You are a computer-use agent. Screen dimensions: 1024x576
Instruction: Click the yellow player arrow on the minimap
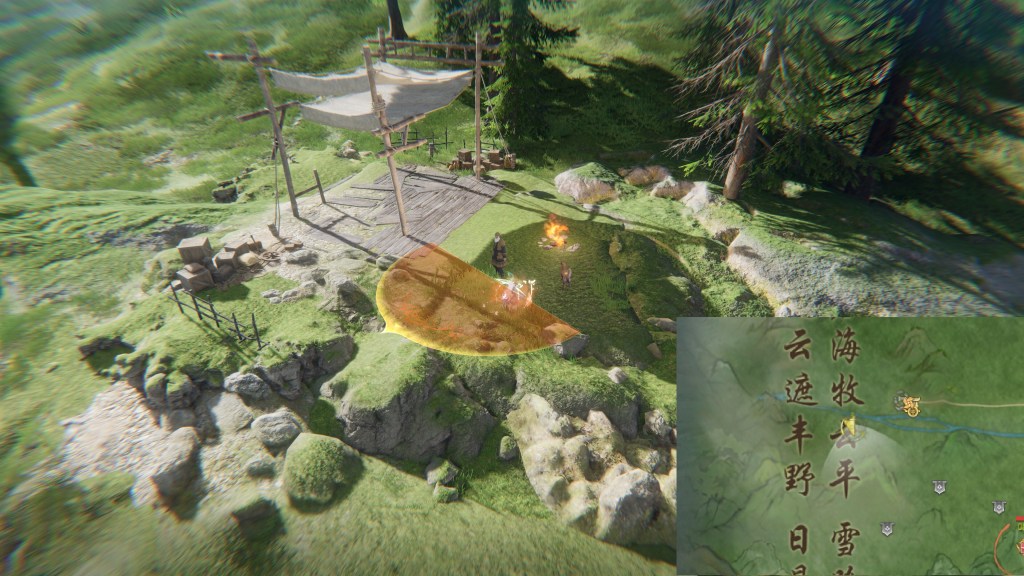pos(851,427)
